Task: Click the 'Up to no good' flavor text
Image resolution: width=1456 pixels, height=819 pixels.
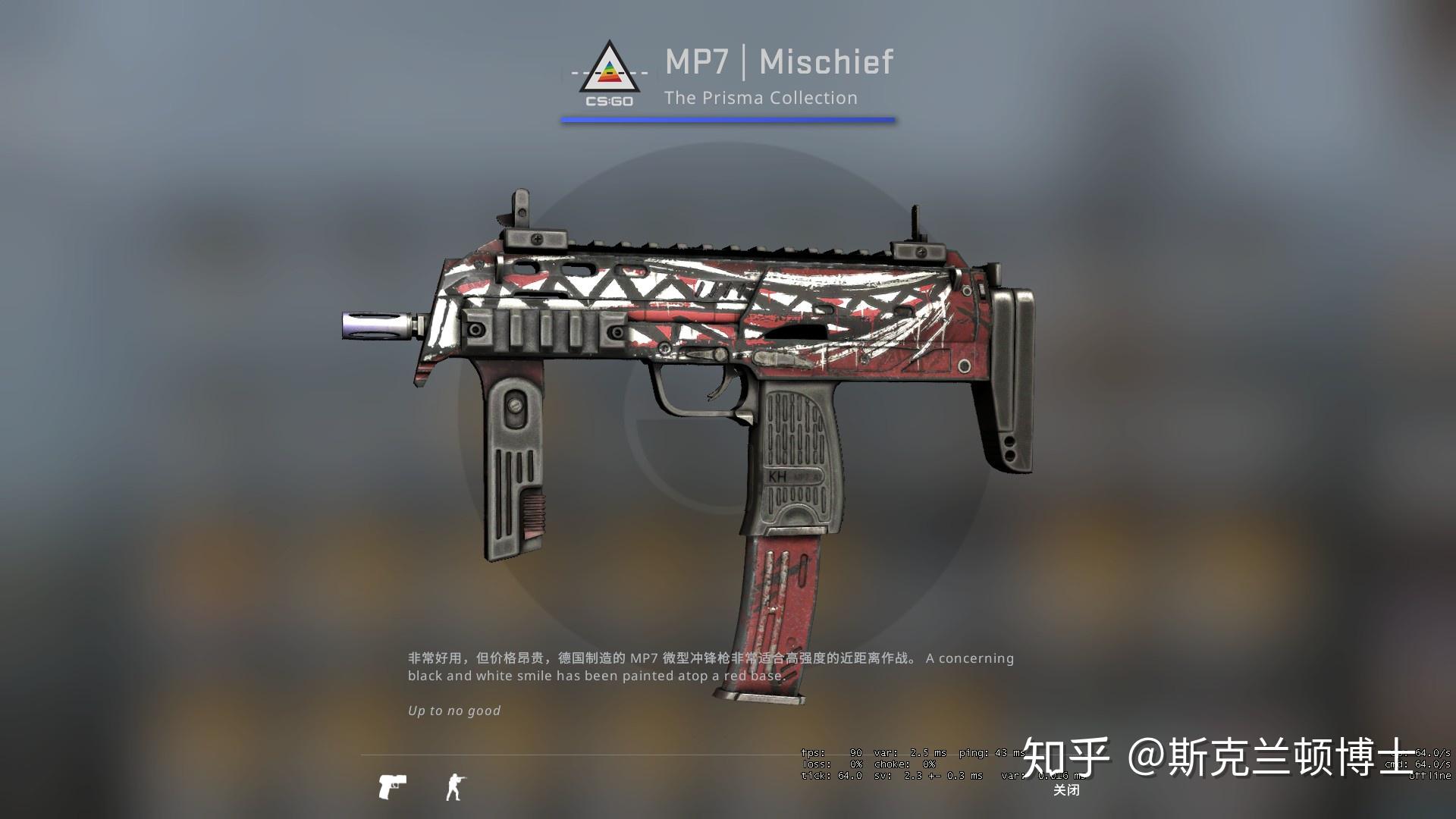Action: coord(453,711)
